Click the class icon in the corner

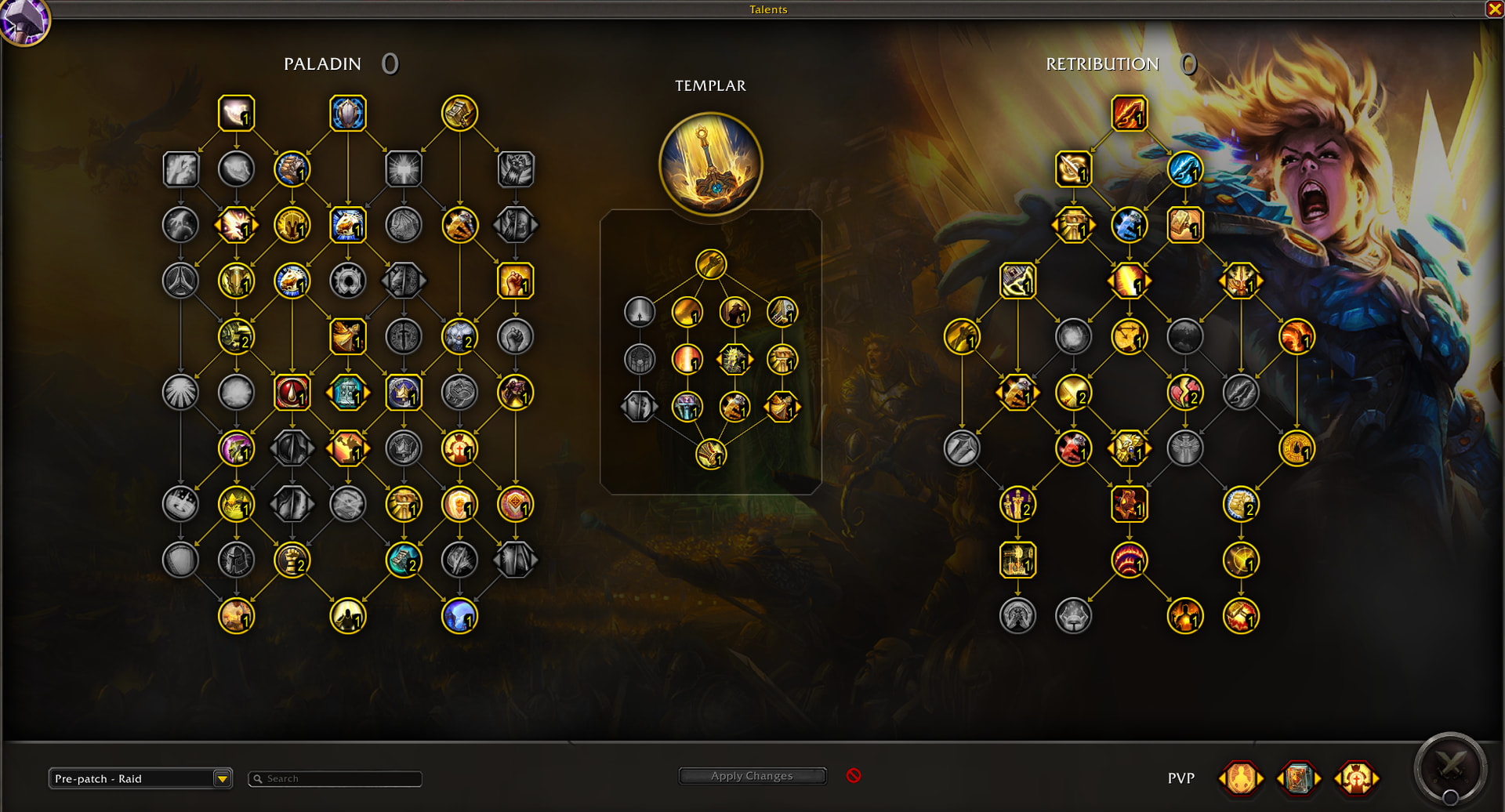click(x=24, y=21)
